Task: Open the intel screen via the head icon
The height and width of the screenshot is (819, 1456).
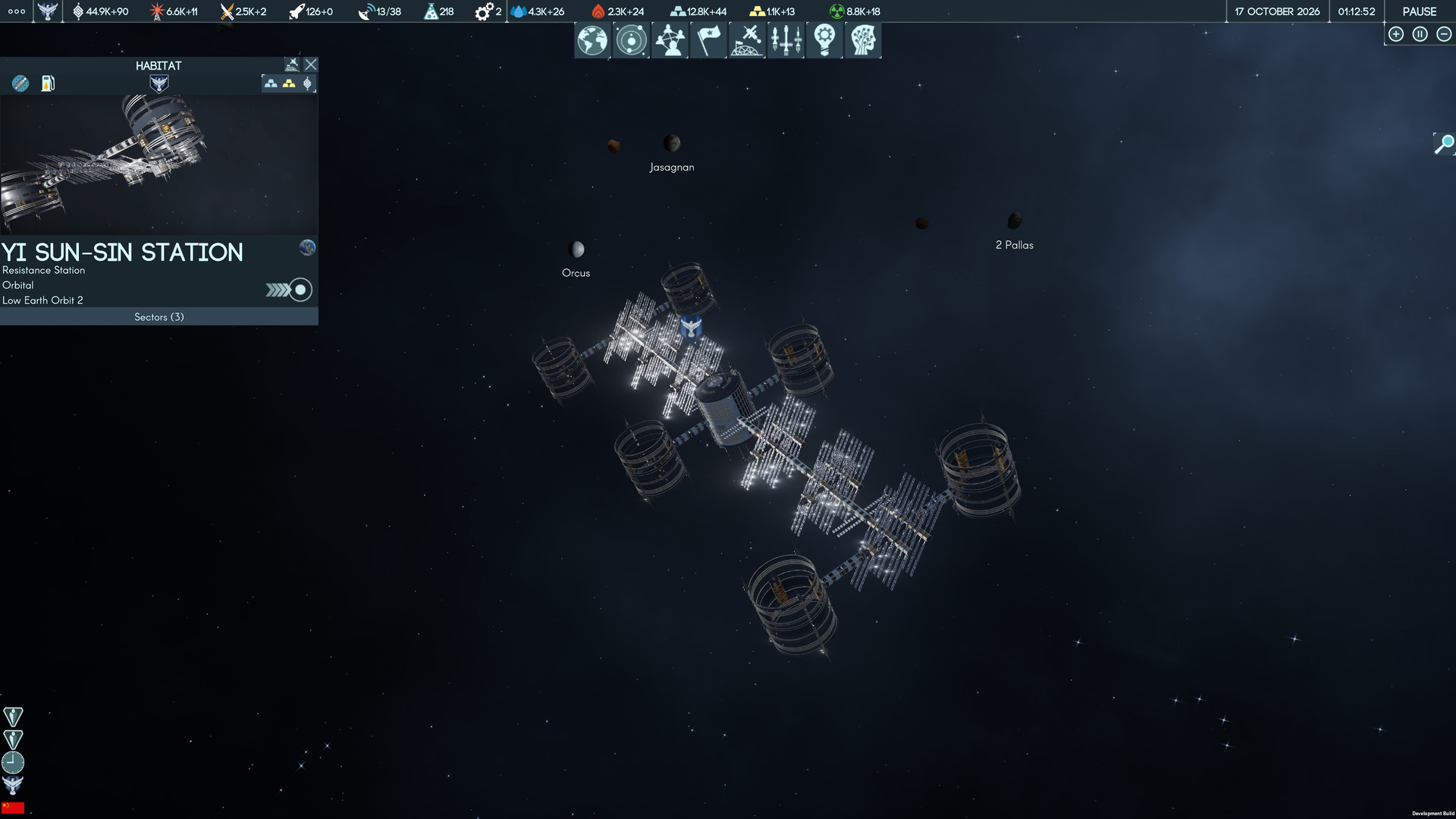Action: point(864,40)
